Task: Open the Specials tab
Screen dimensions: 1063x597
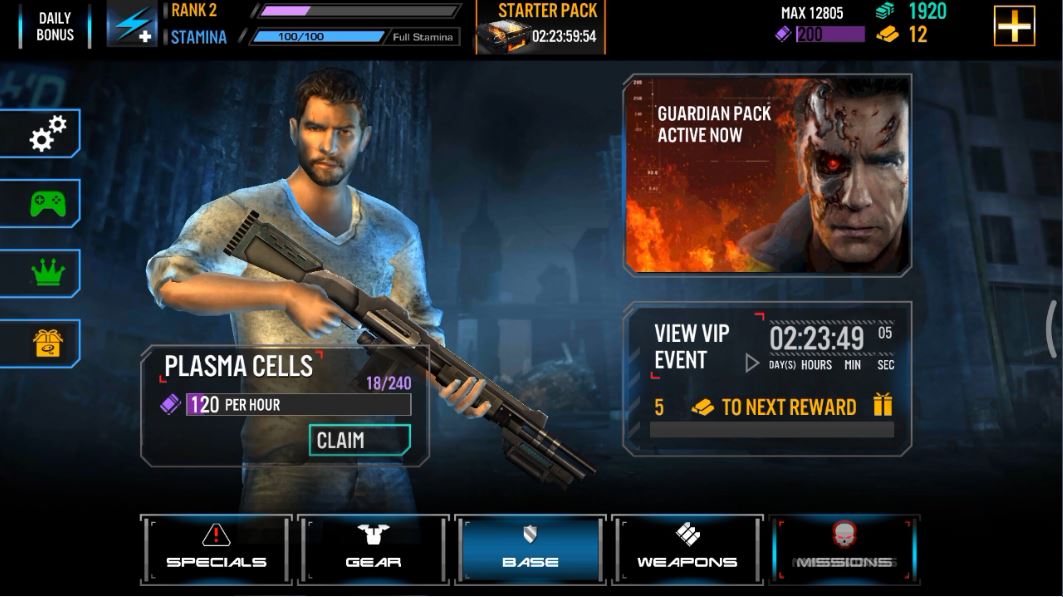Action: [217, 549]
